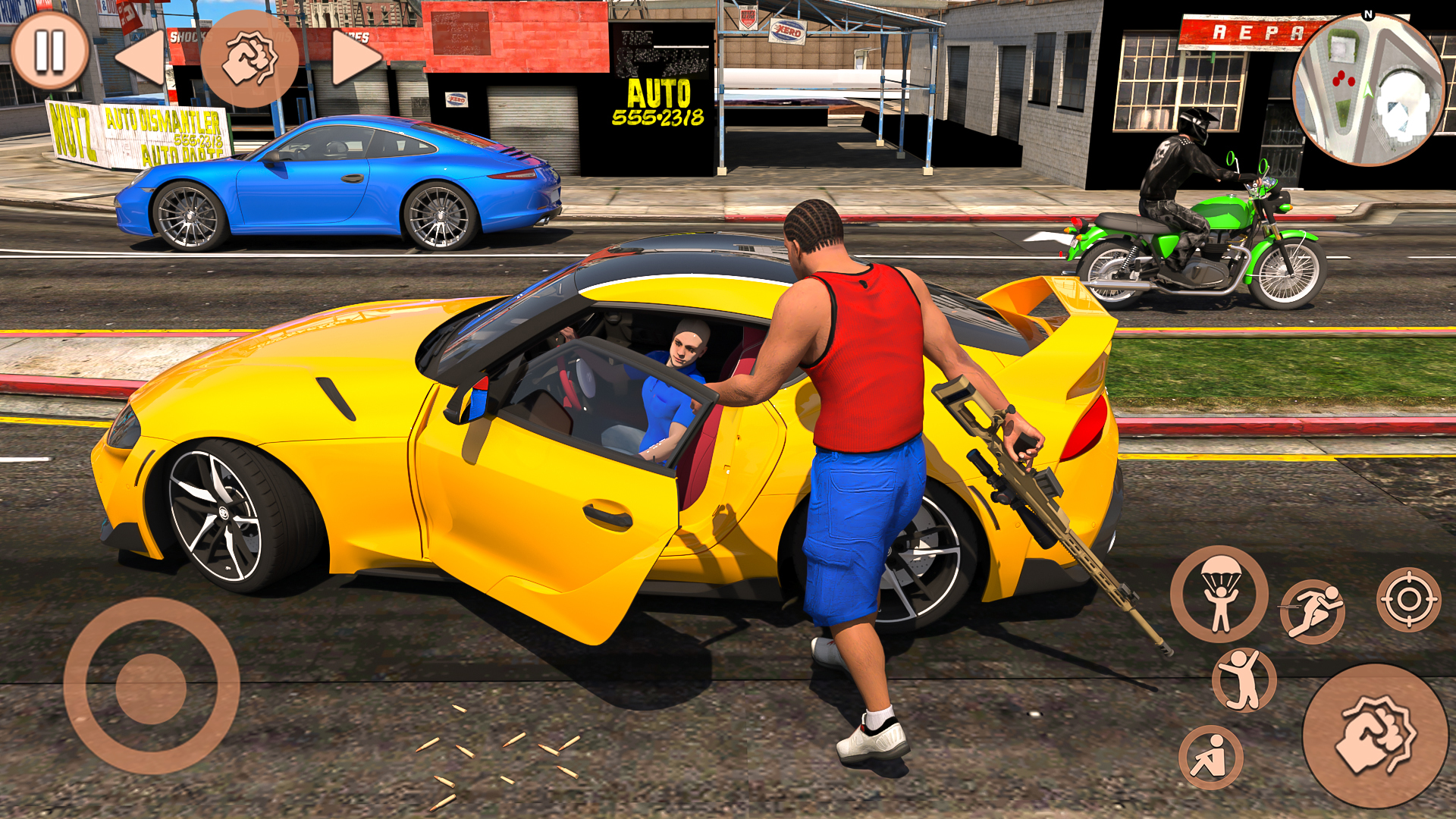Open the pause menu
The width and height of the screenshot is (1456, 819).
[49, 49]
